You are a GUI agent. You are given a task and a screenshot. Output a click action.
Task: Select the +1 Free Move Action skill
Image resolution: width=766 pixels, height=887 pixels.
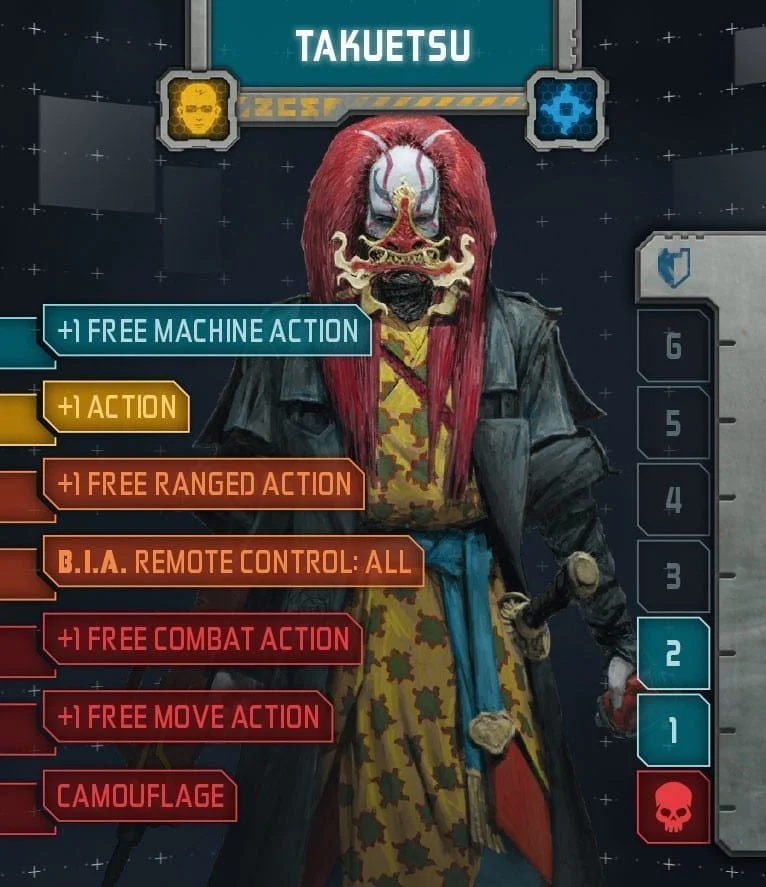pos(188,716)
